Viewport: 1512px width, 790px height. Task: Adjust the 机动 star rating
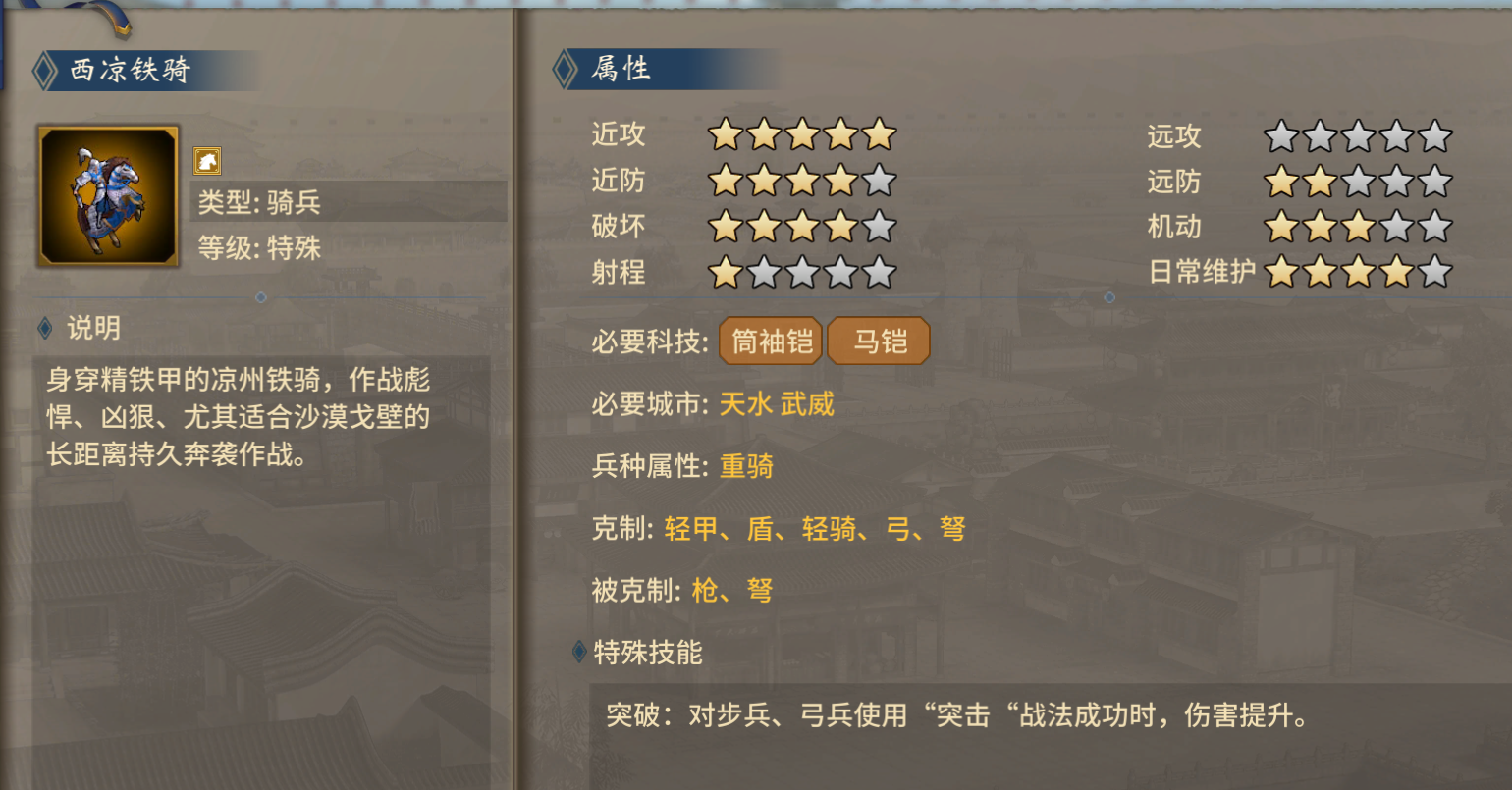1358,227
